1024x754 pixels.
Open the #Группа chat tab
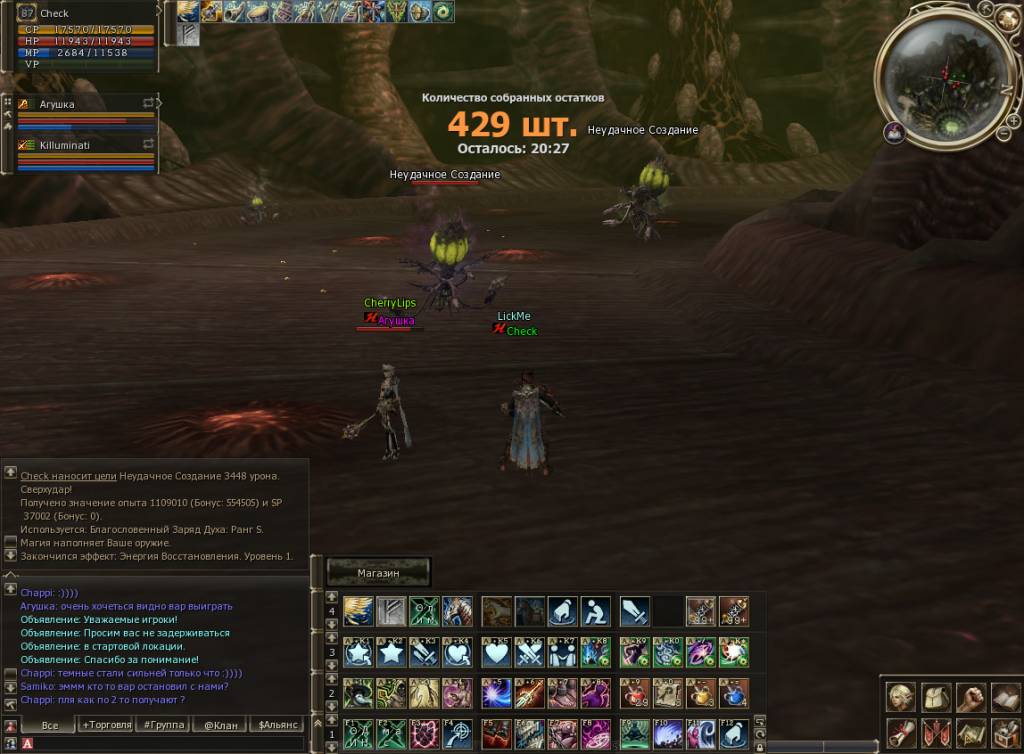click(162, 724)
